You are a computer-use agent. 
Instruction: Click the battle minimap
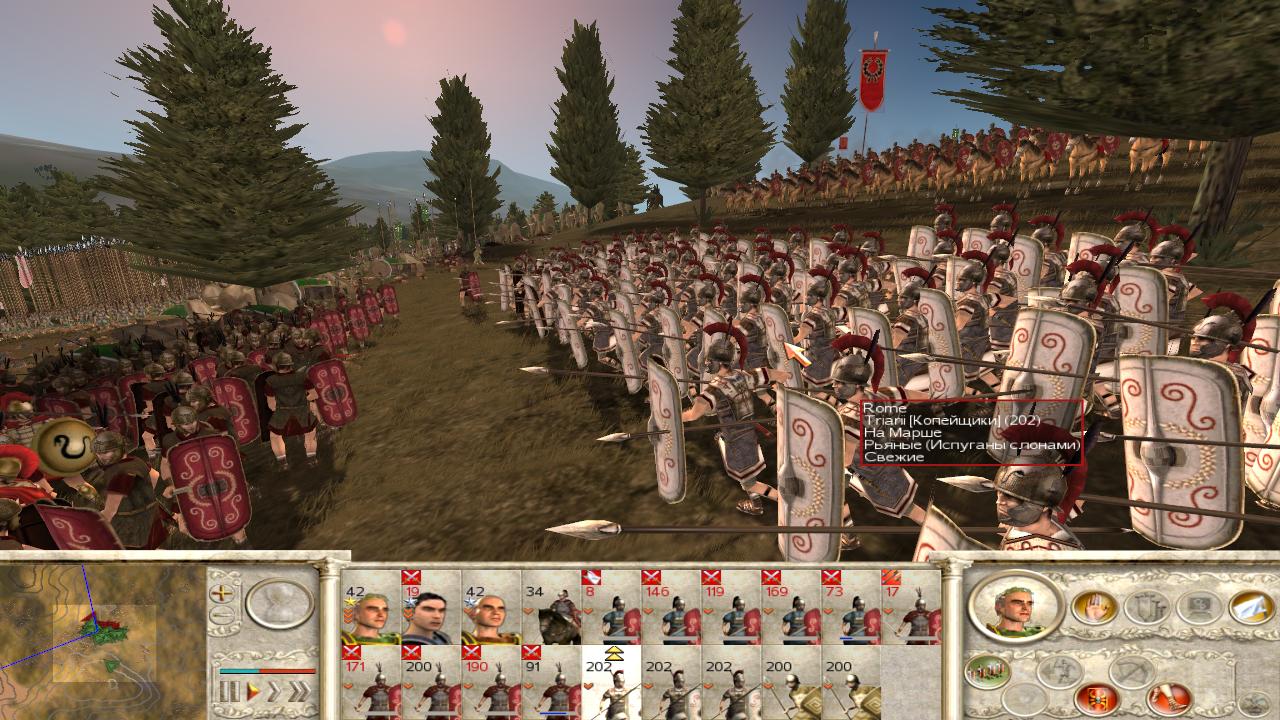click(x=103, y=633)
